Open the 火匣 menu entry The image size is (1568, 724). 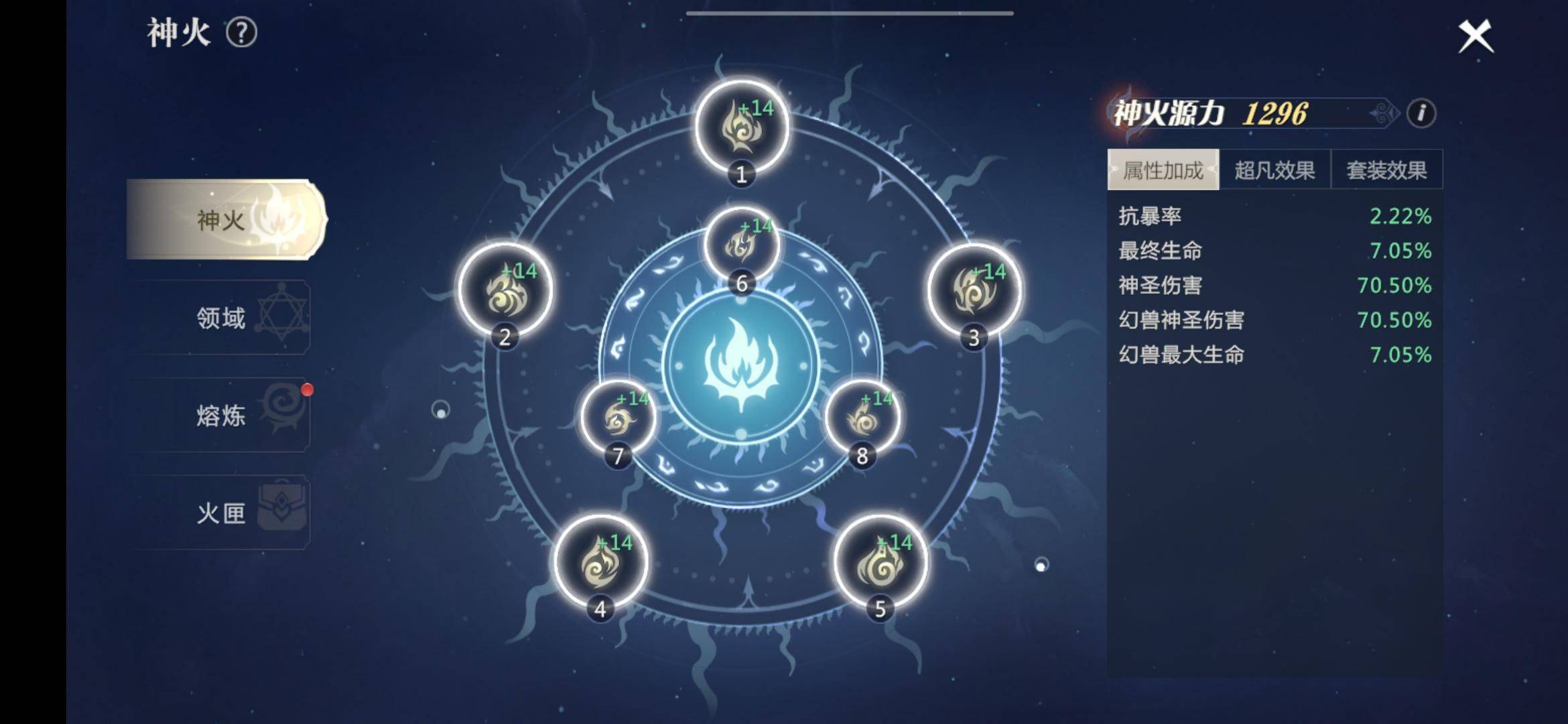coord(221,514)
